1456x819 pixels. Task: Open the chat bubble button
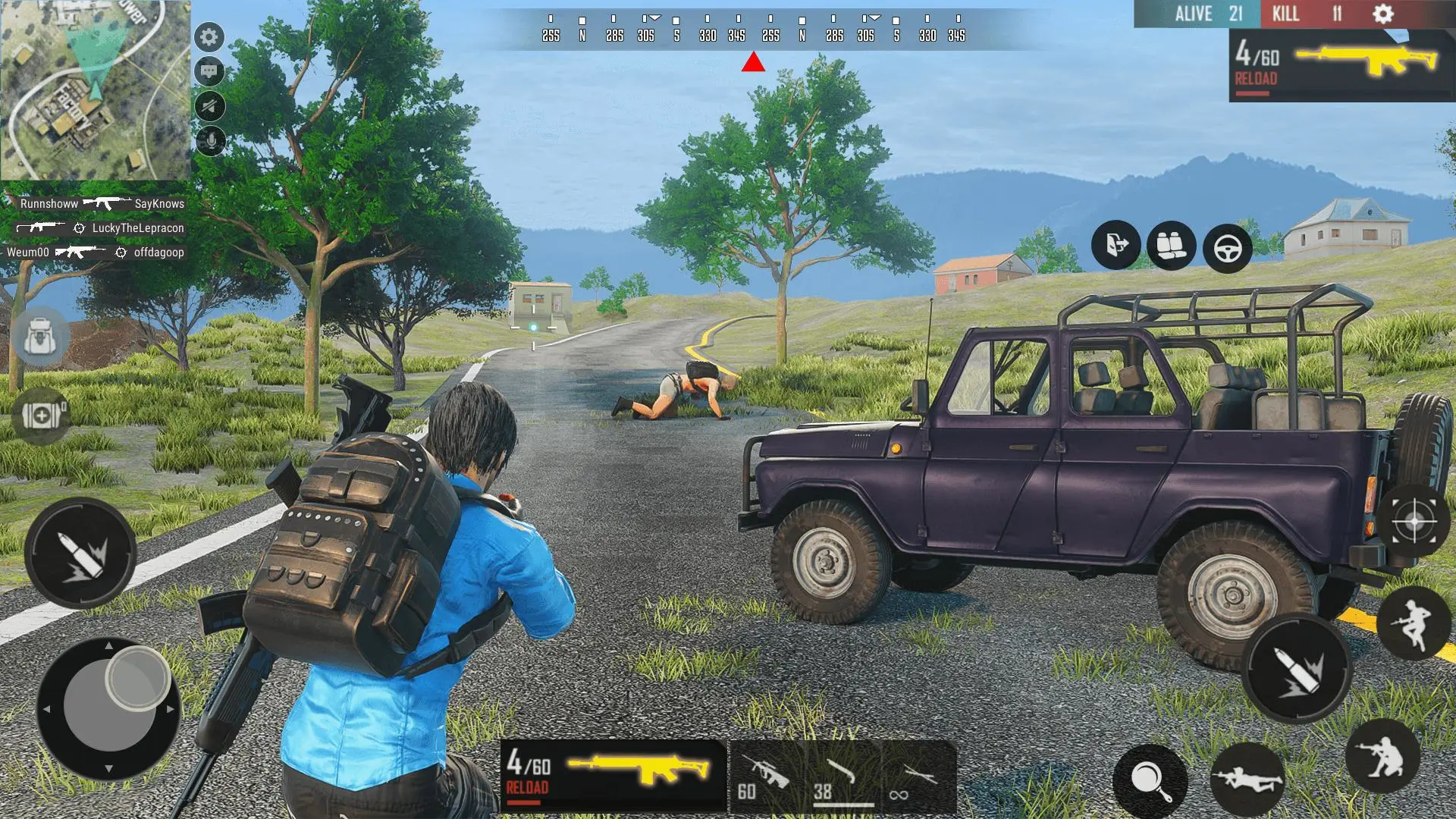pos(209,72)
